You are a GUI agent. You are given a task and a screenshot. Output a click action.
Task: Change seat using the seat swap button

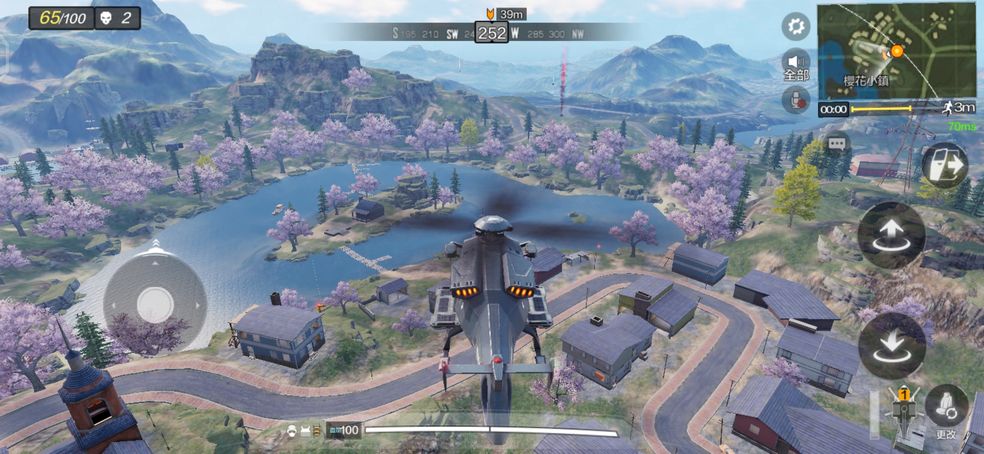[x=945, y=408]
